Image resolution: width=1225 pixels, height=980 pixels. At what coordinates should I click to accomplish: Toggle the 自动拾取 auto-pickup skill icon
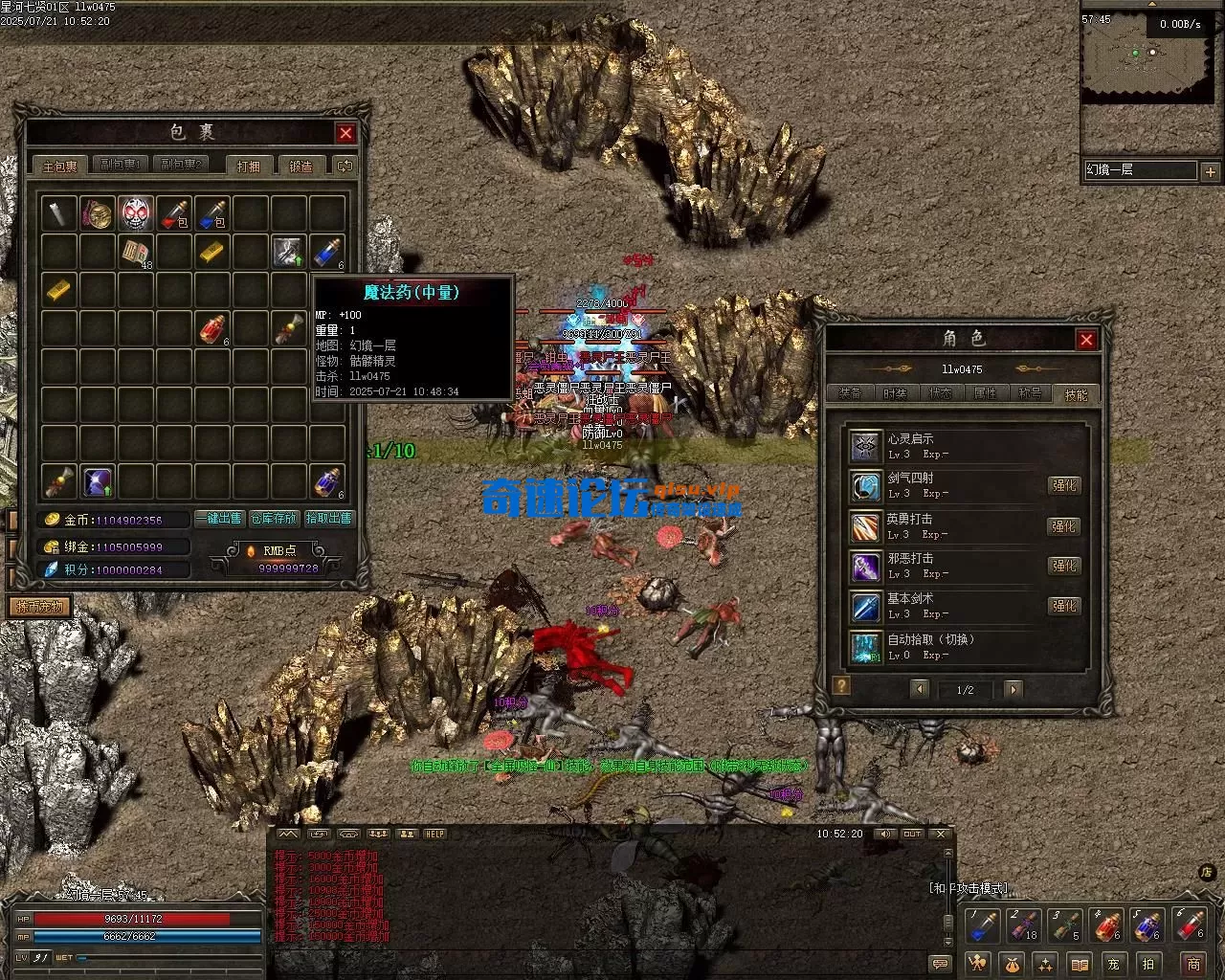click(866, 647)
